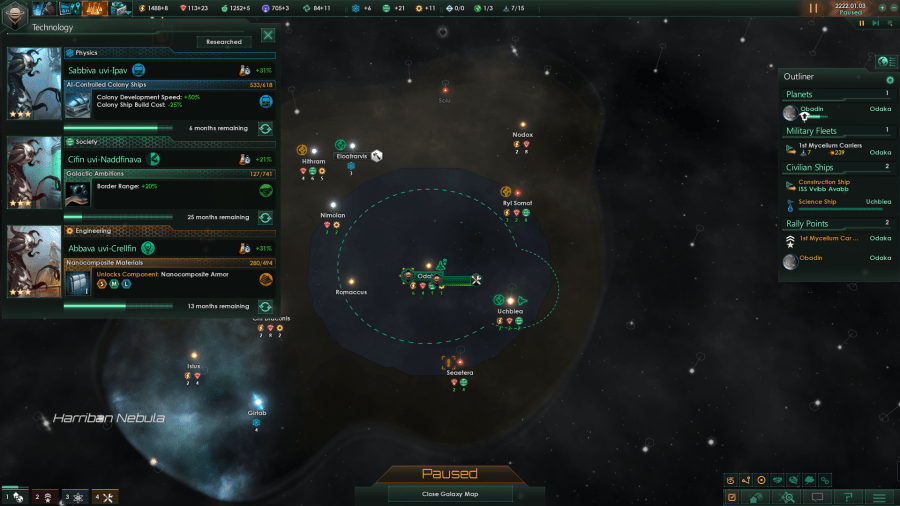
Task: Open the main menu hamburger button
Action: point(879,496)
